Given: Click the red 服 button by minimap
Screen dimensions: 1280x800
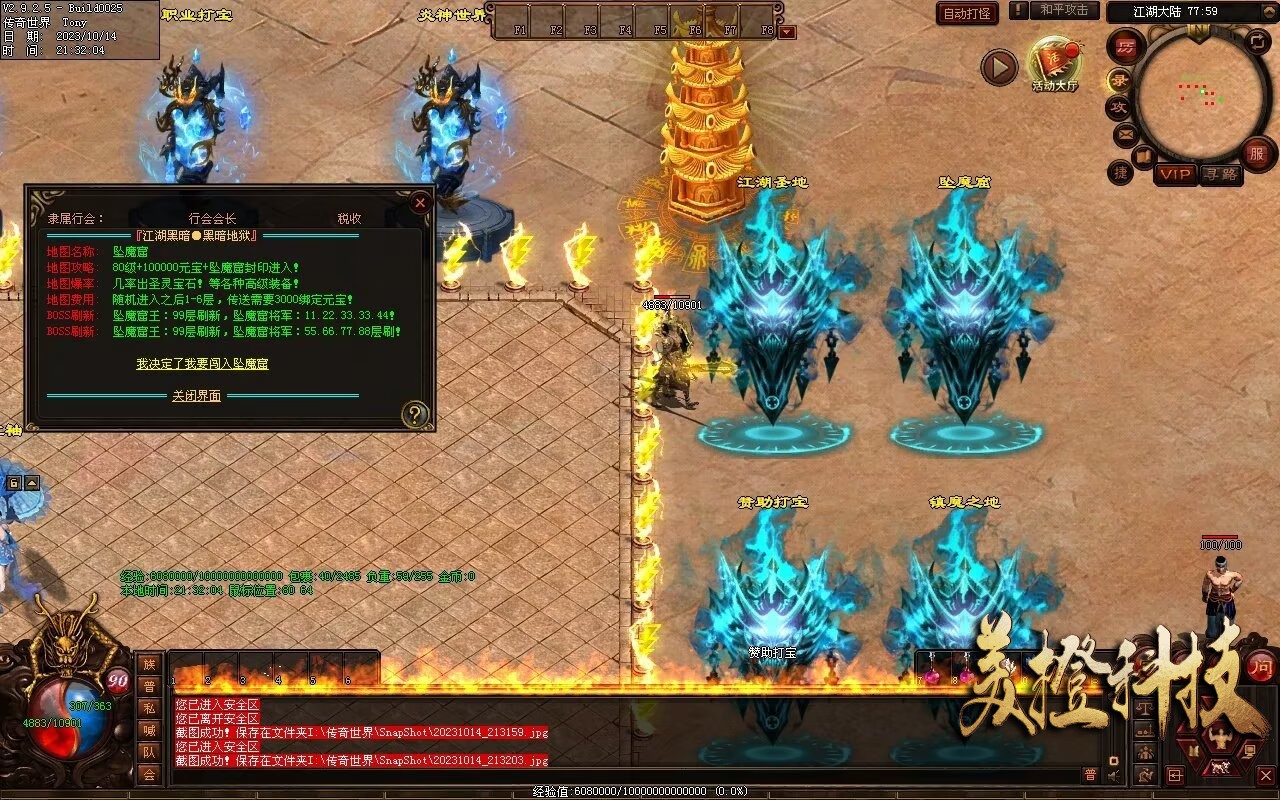Looking at the screenshot, I should coord(1258,154).
